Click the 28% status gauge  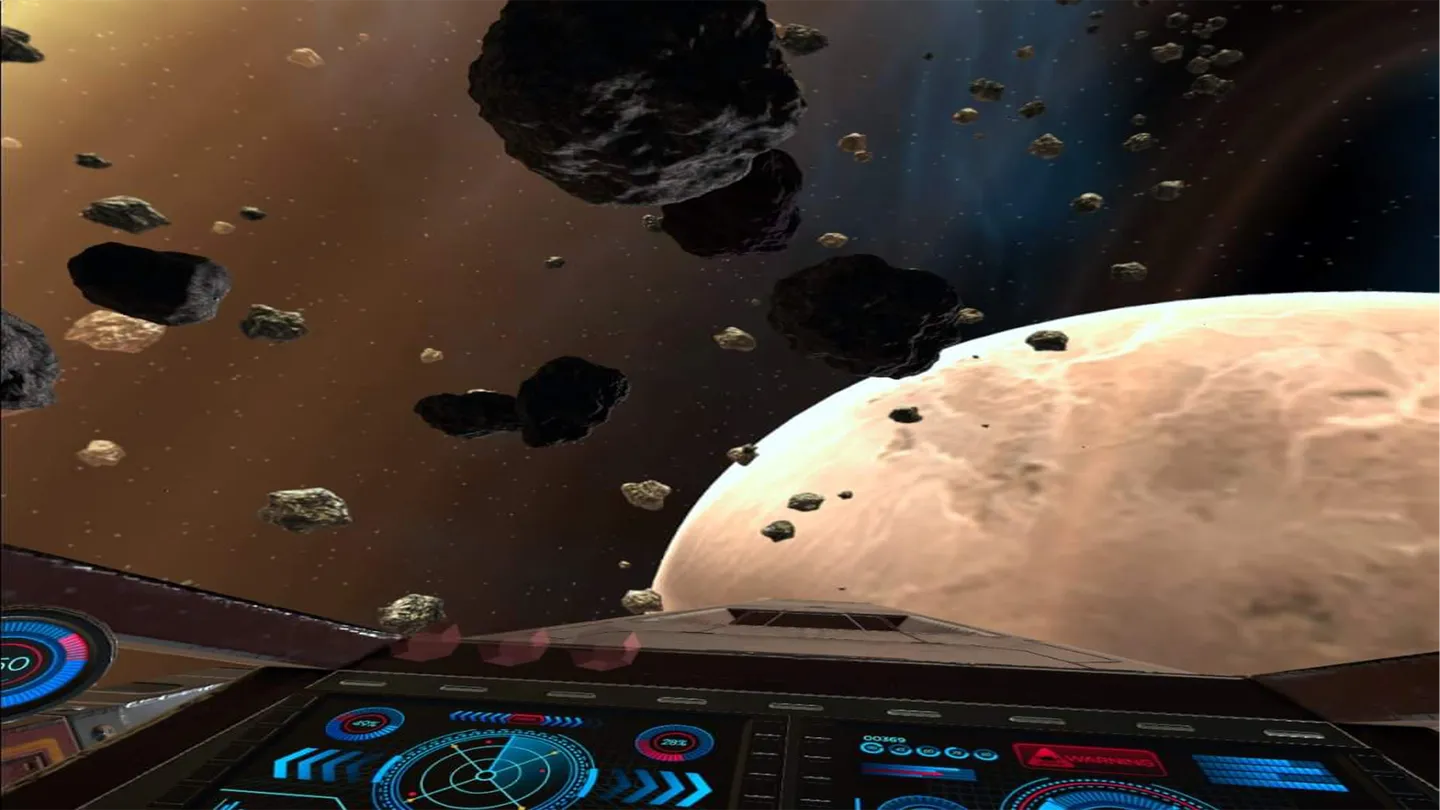click(673, 743)
